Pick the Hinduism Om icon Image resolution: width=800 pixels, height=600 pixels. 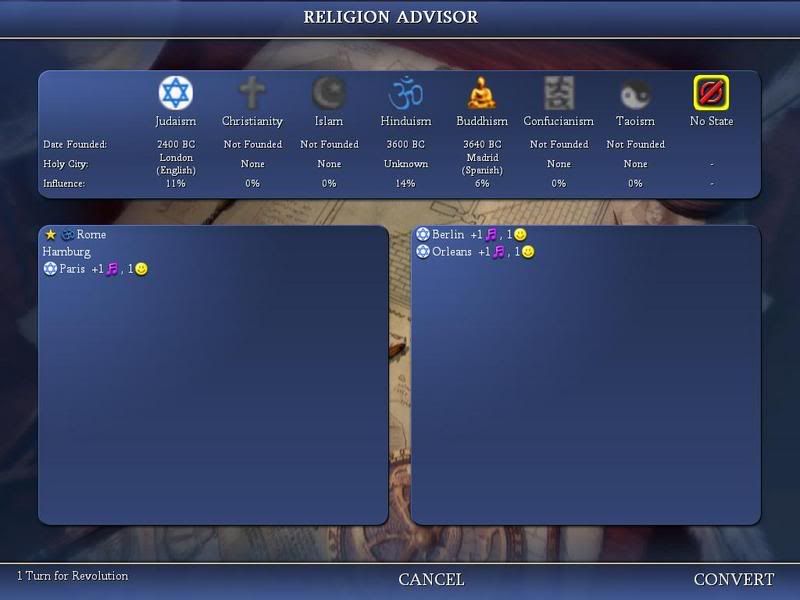tap(405, 93)
